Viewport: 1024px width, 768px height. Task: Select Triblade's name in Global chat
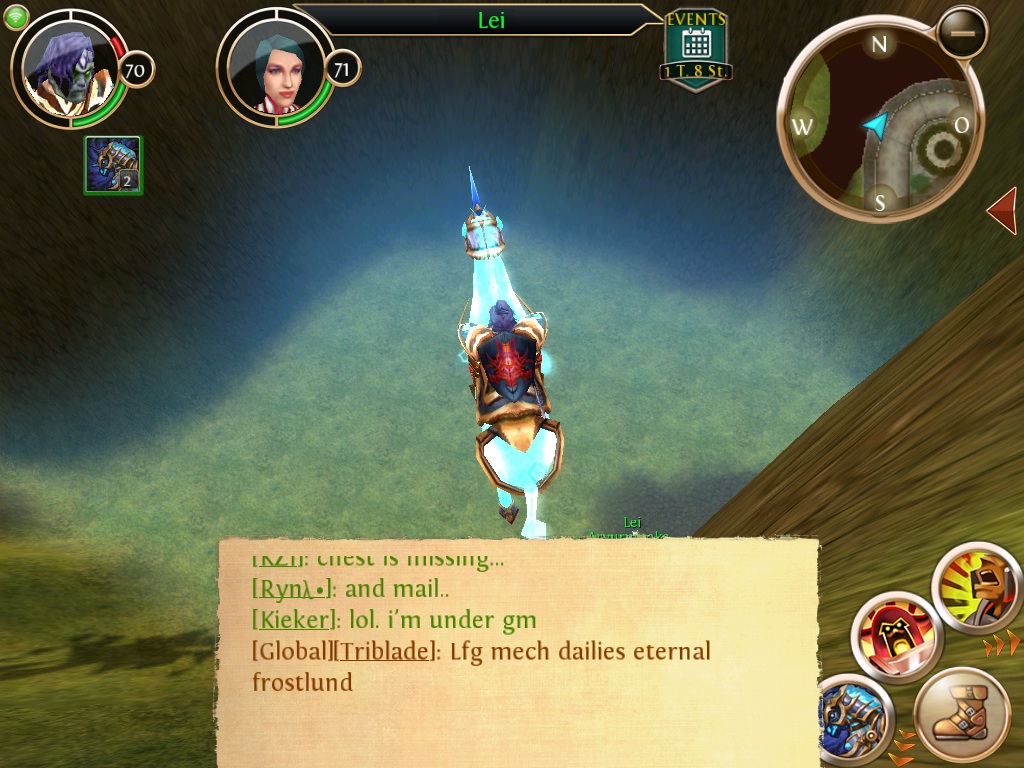387,652
